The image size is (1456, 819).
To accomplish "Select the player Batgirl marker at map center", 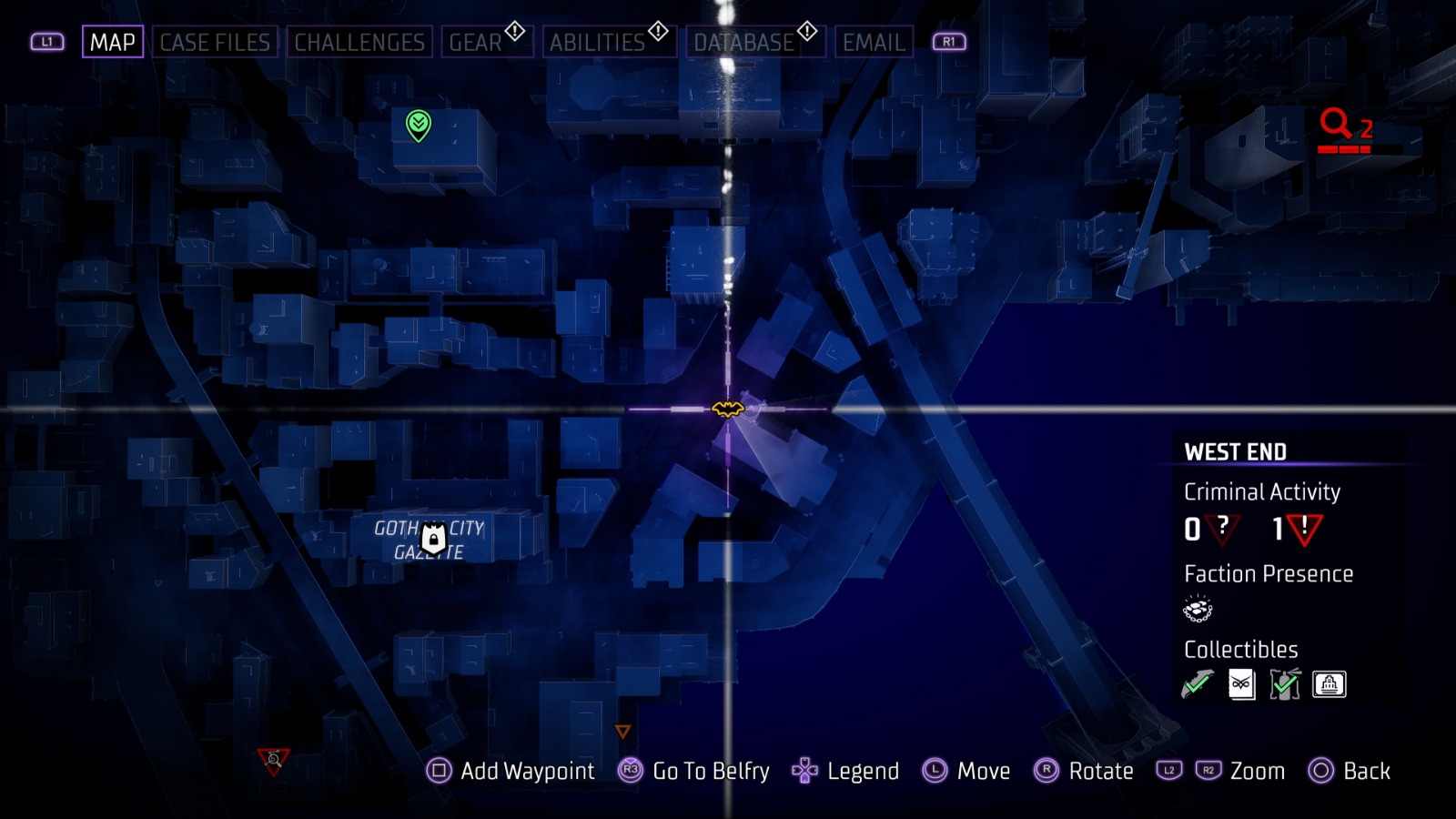I will tap(727, 410).
